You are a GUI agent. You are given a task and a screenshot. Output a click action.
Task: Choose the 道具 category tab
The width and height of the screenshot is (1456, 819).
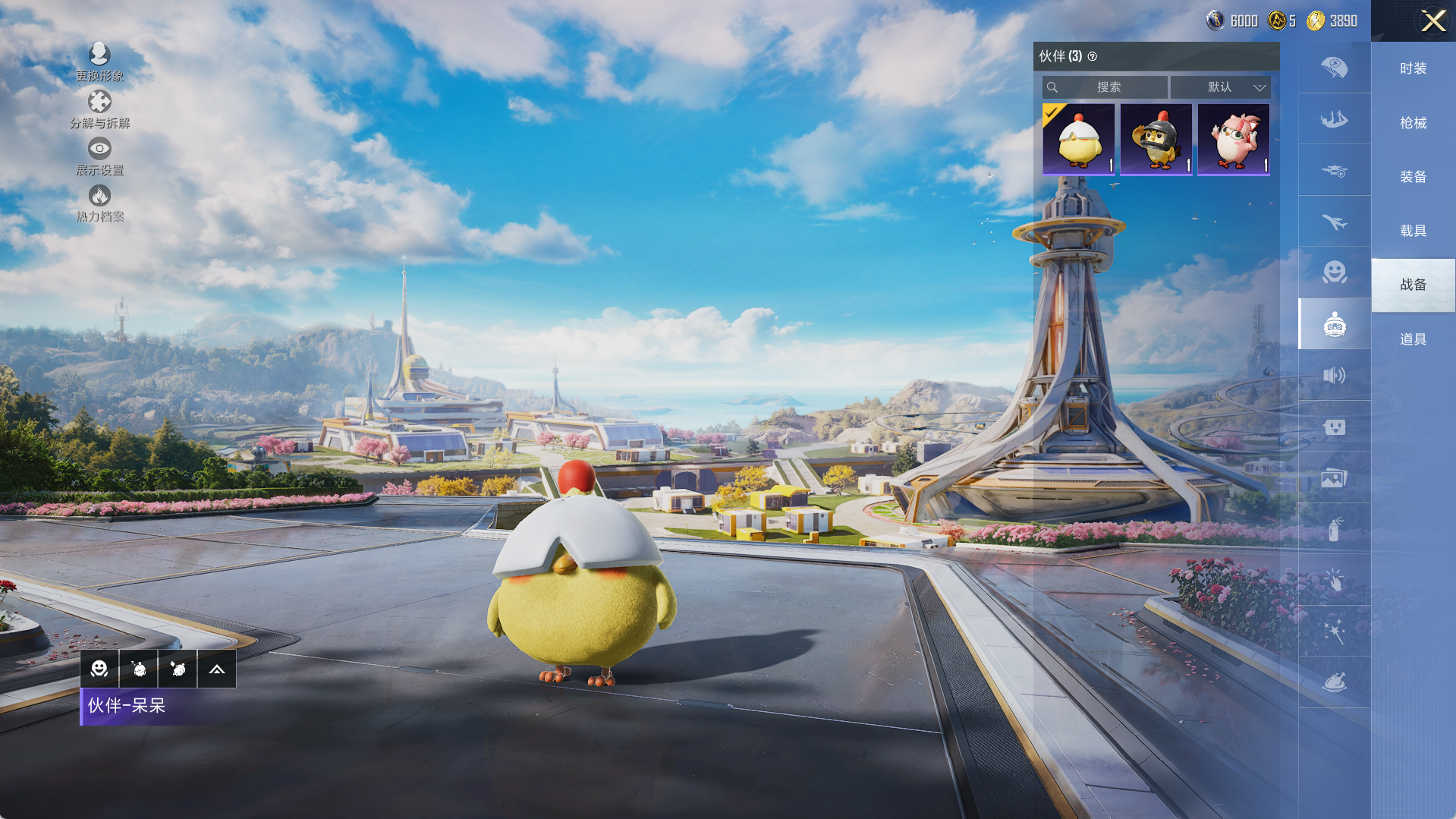coord(1413,339)
